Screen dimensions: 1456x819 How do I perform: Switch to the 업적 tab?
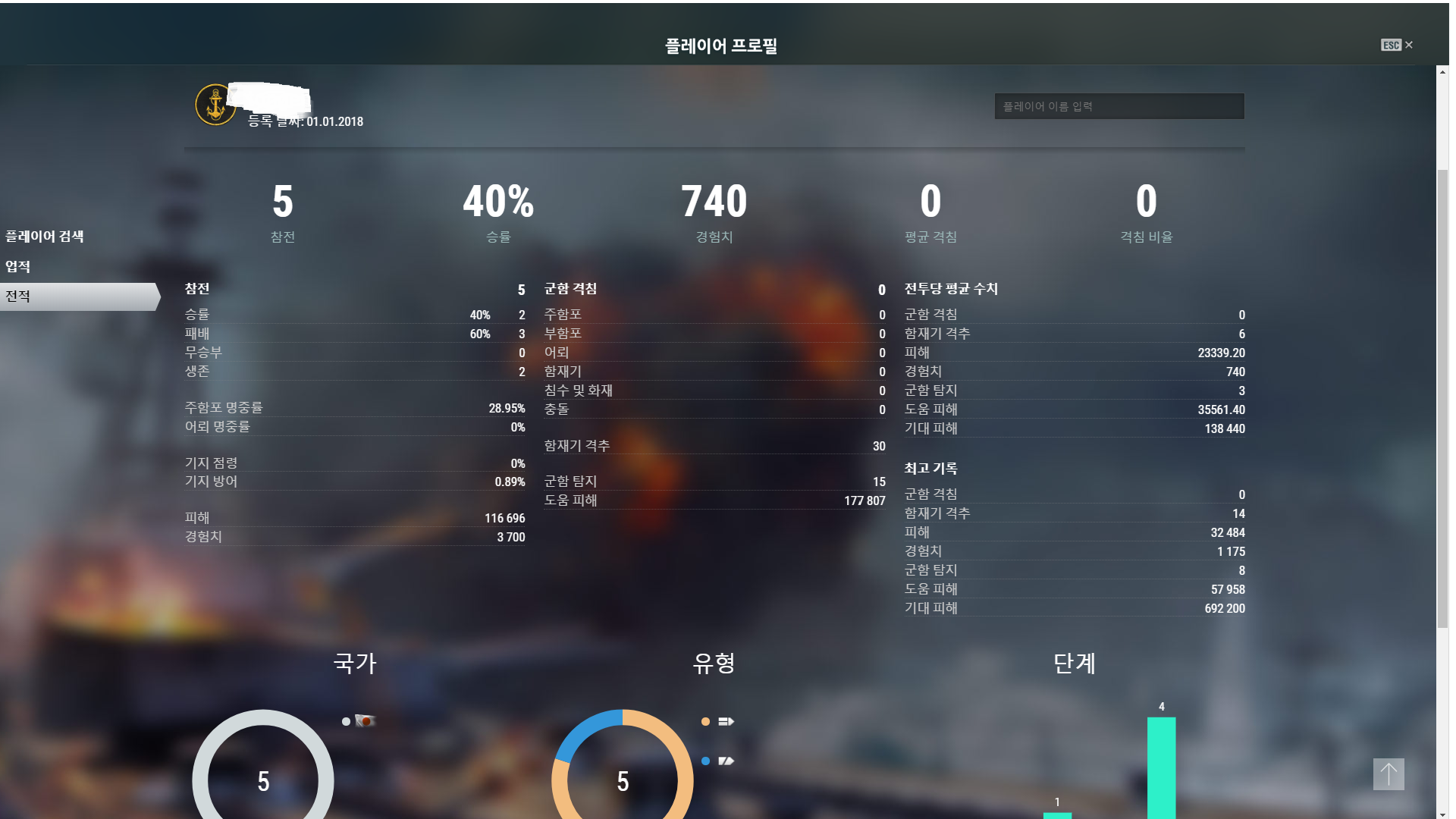click(18, 267)
